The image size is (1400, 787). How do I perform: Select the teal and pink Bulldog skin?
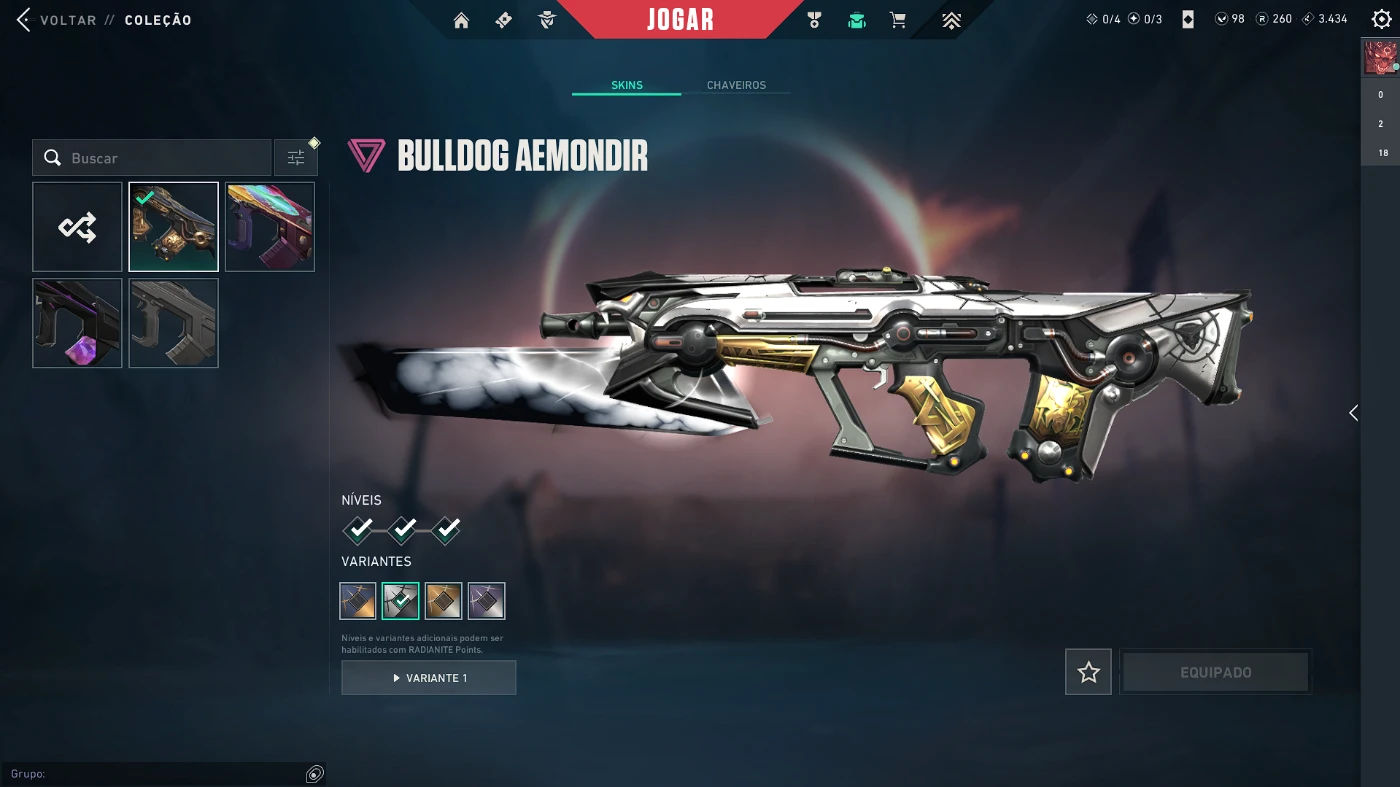[270, 227]
